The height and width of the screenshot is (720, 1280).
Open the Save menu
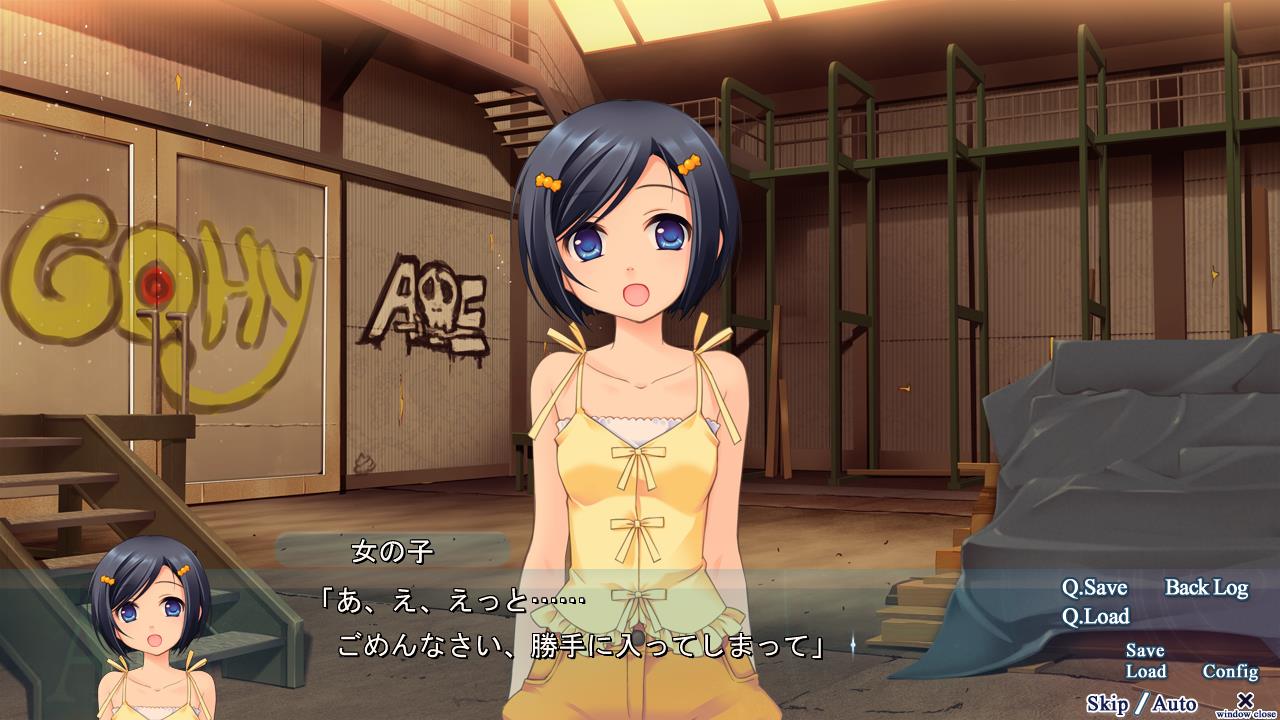1145,651
